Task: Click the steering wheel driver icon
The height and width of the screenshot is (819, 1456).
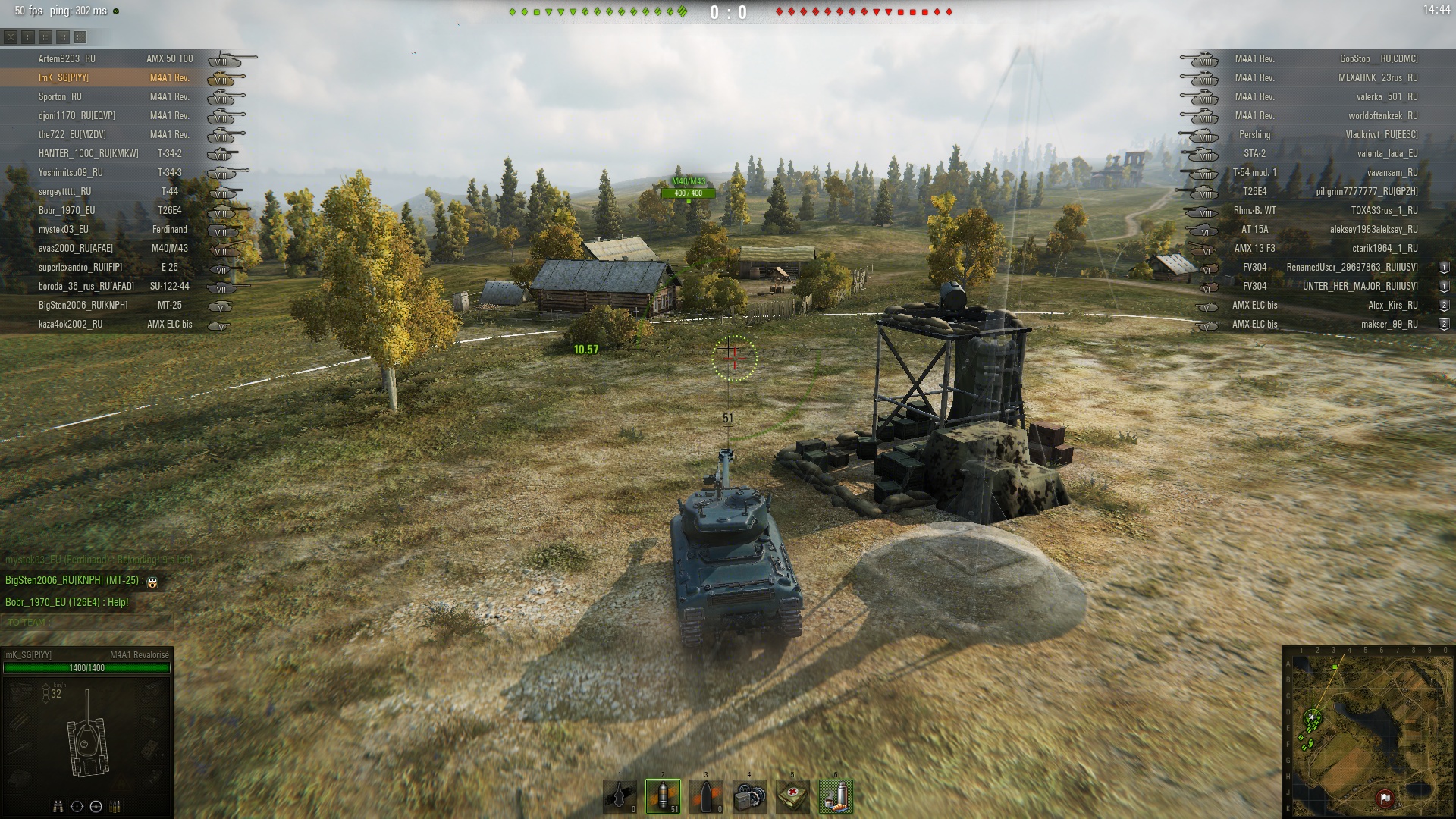Action: 96,806
